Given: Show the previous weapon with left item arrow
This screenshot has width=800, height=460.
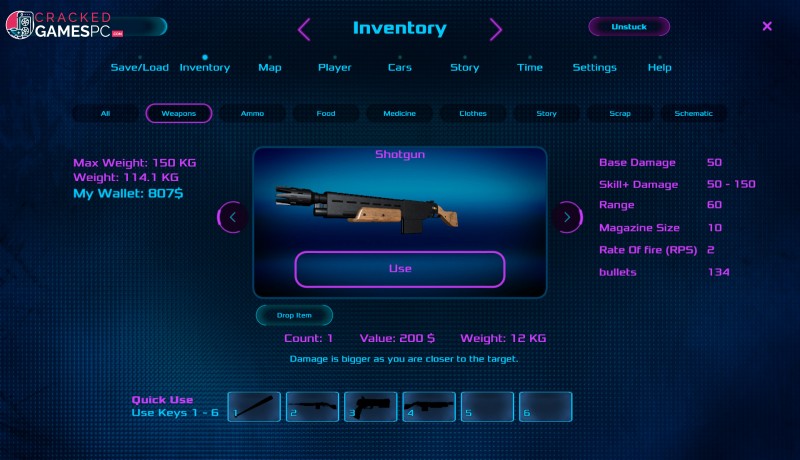Looking at the screenshot, I should [232, 216].
